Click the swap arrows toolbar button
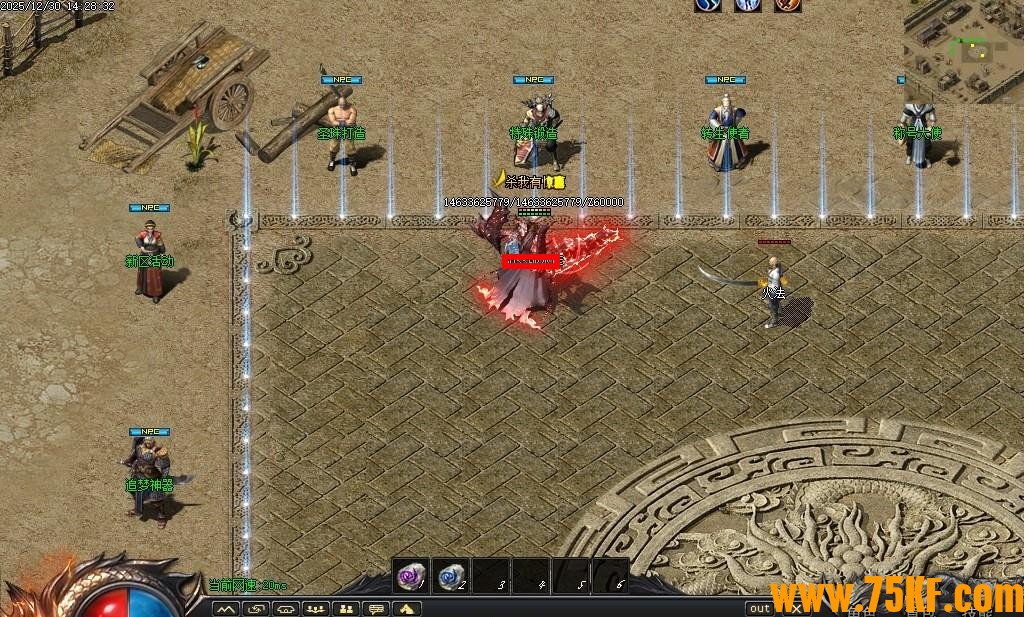 [x=257, y=608]
